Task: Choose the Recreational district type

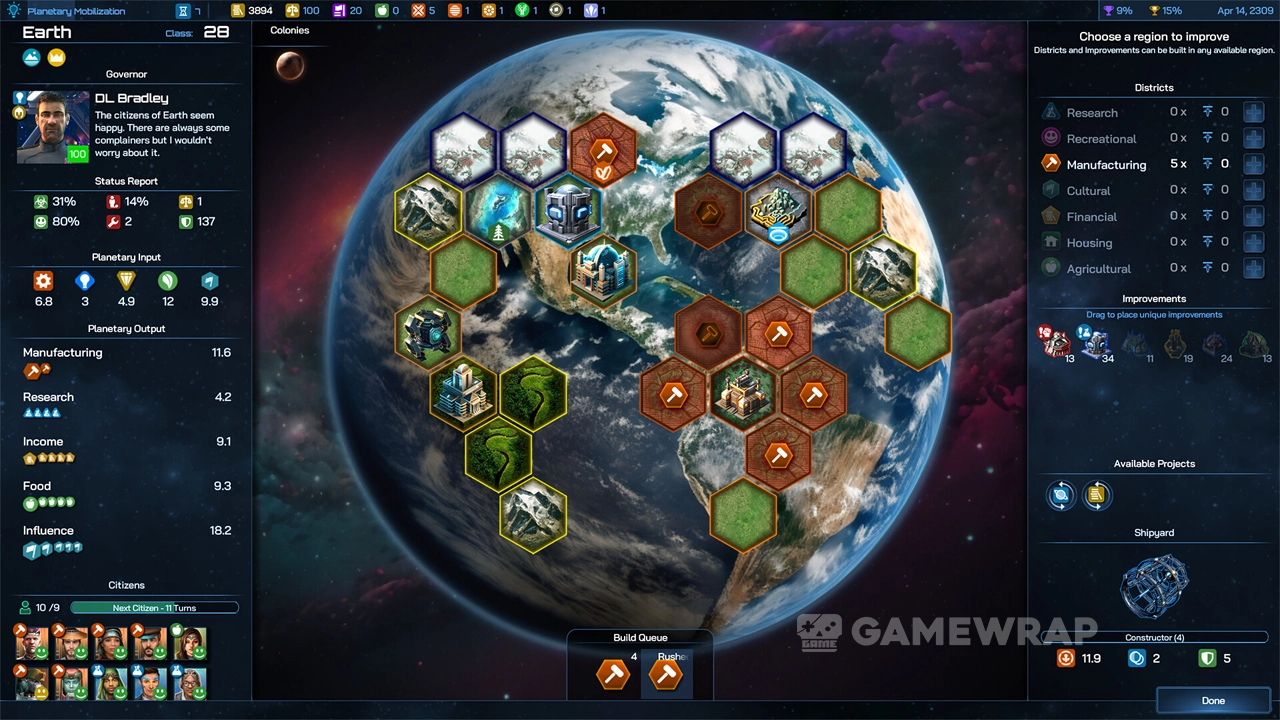Action: [1101, 138]
